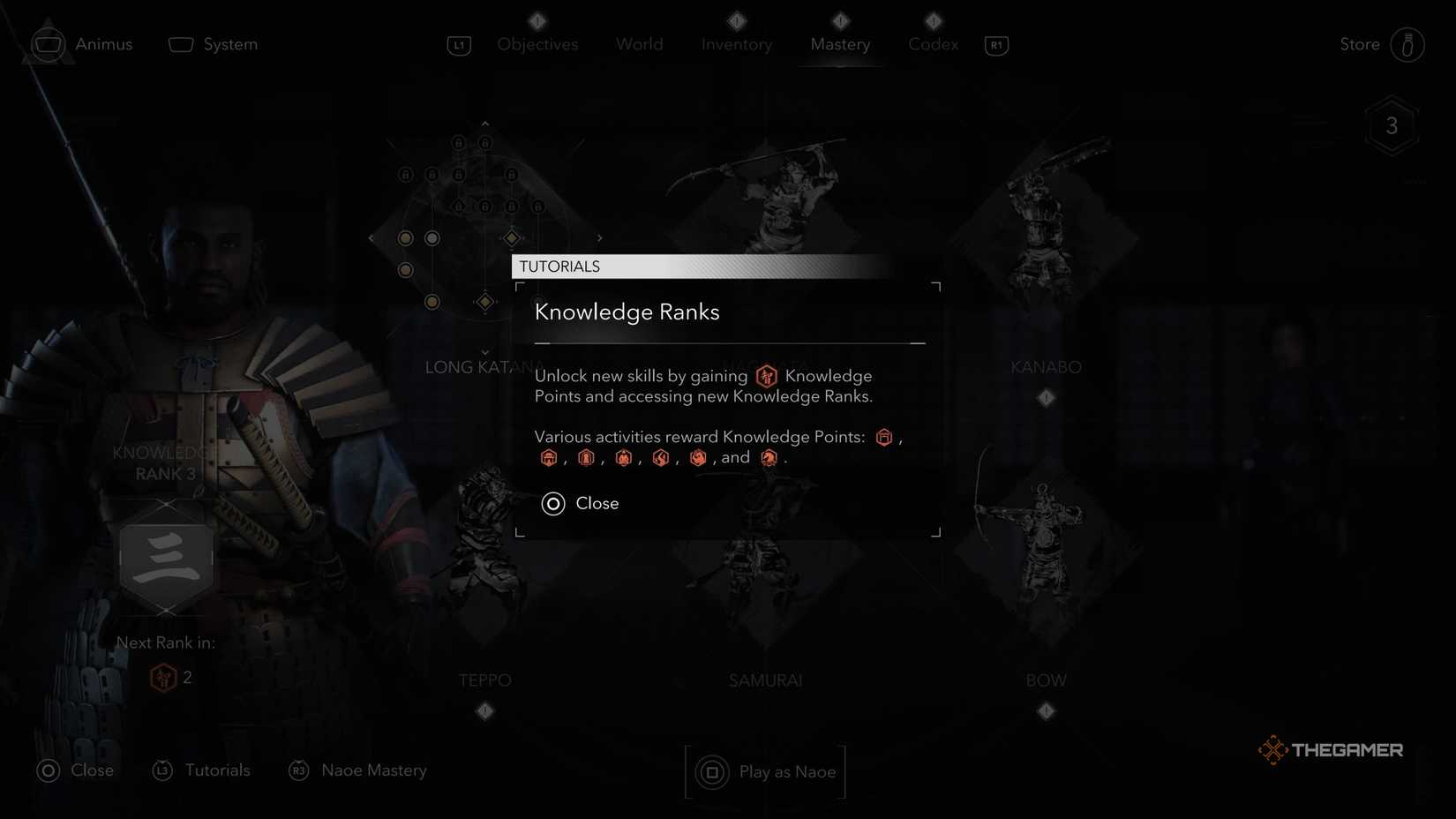This screenshot has width=1456, height=819.
Task: Click the down chevron below the Long Katana tree
Action: [484, 351]
